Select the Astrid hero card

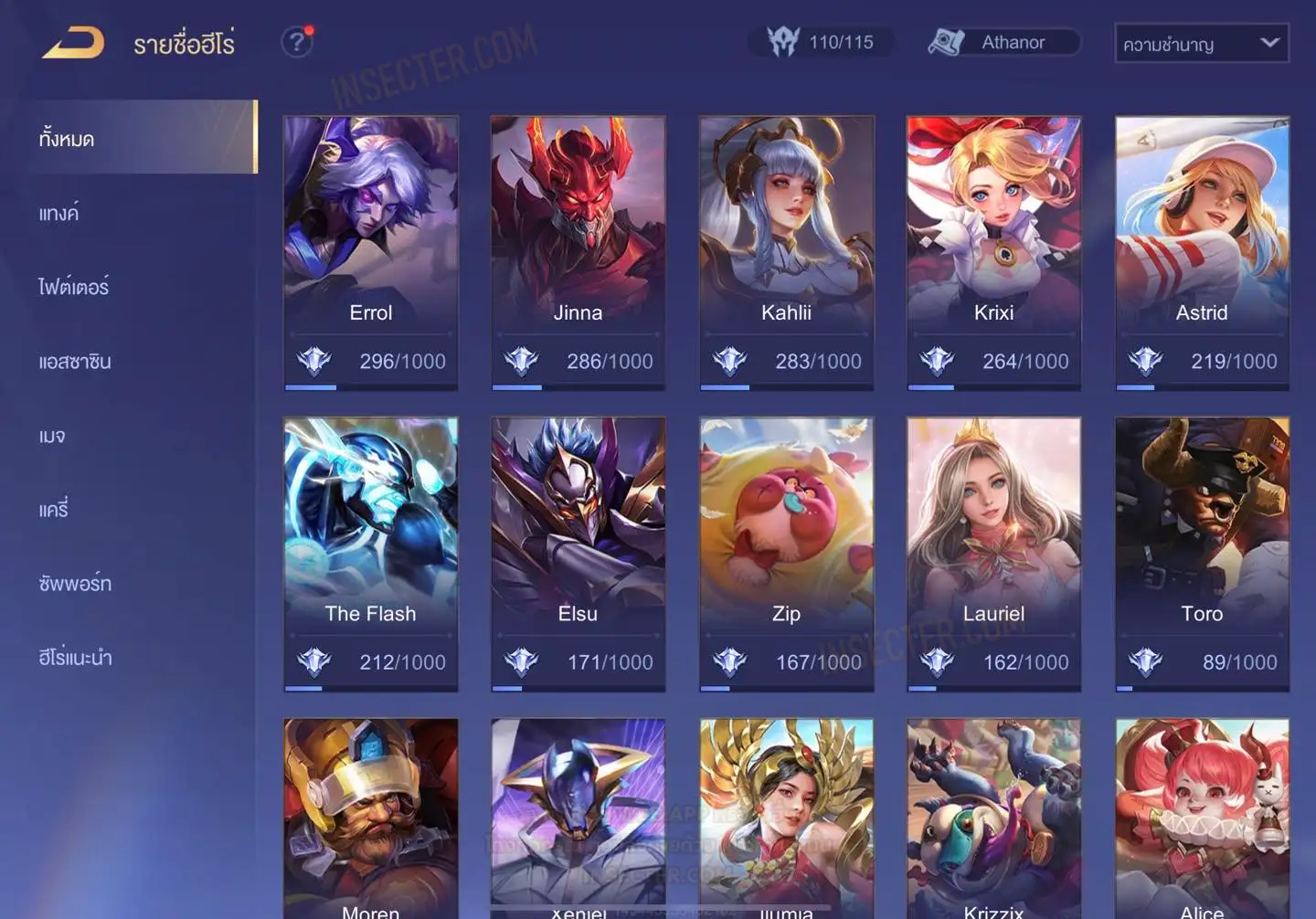[x=1202, y=252]
